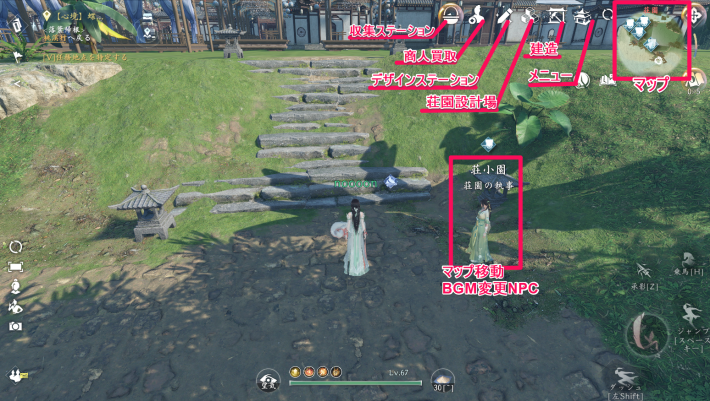Activate the dash action icon
Image resolution: width=710 pixels, height=401 pixels.
pyautogui.click(x=626, y=378)
